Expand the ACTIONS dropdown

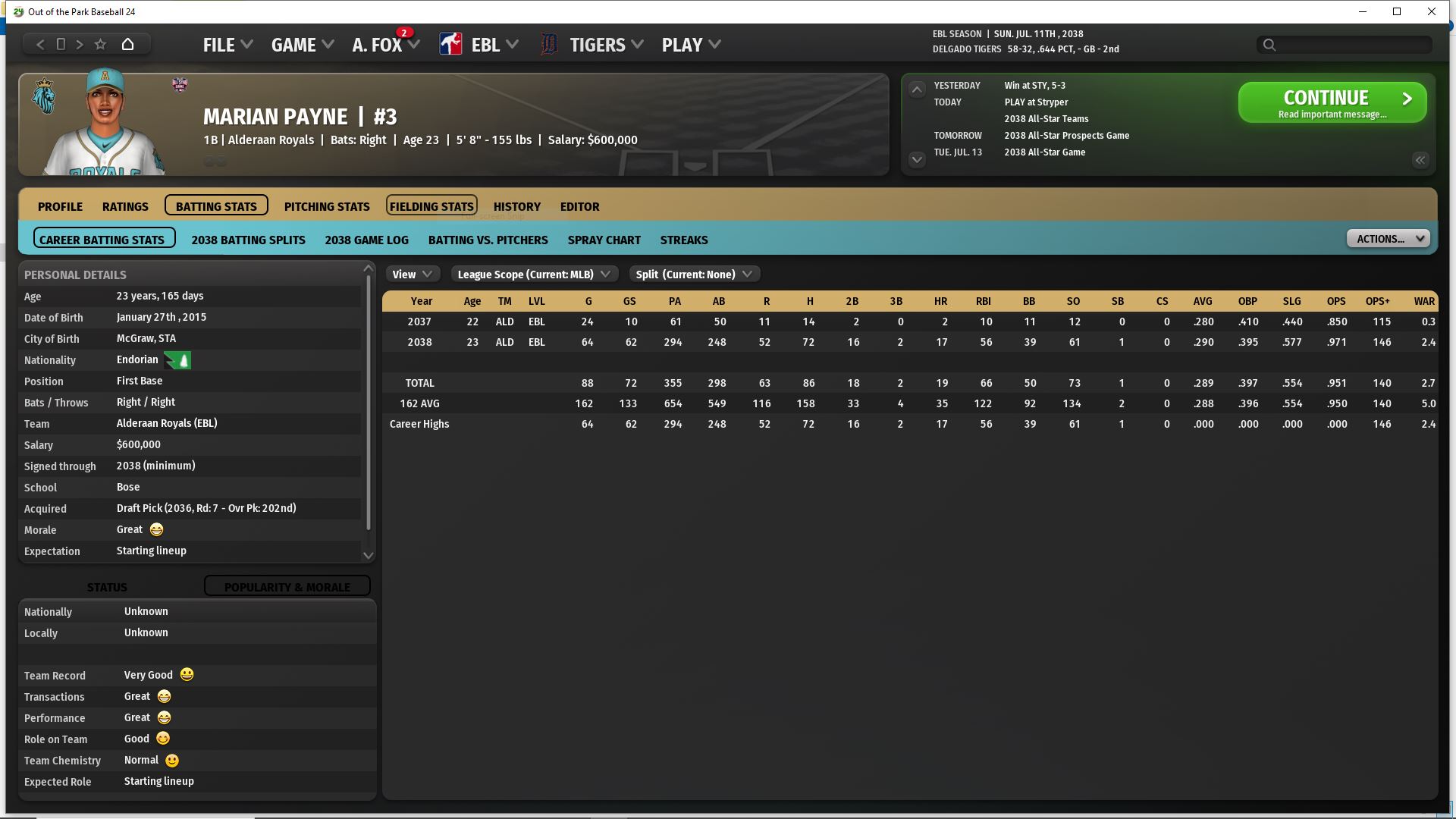pyautogui.click(x=1388, y=239)
